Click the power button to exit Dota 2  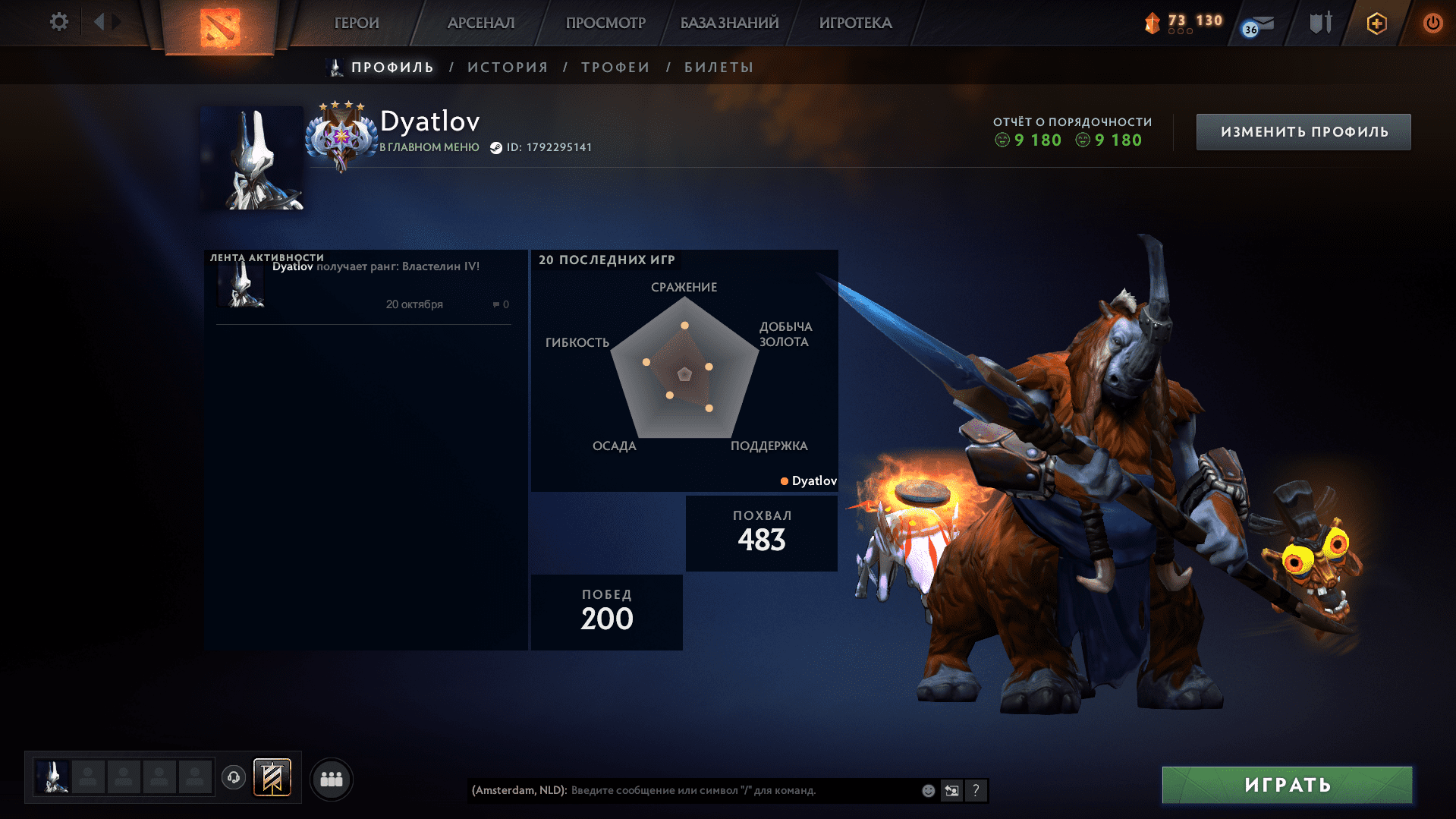[x=1432, y=23]
